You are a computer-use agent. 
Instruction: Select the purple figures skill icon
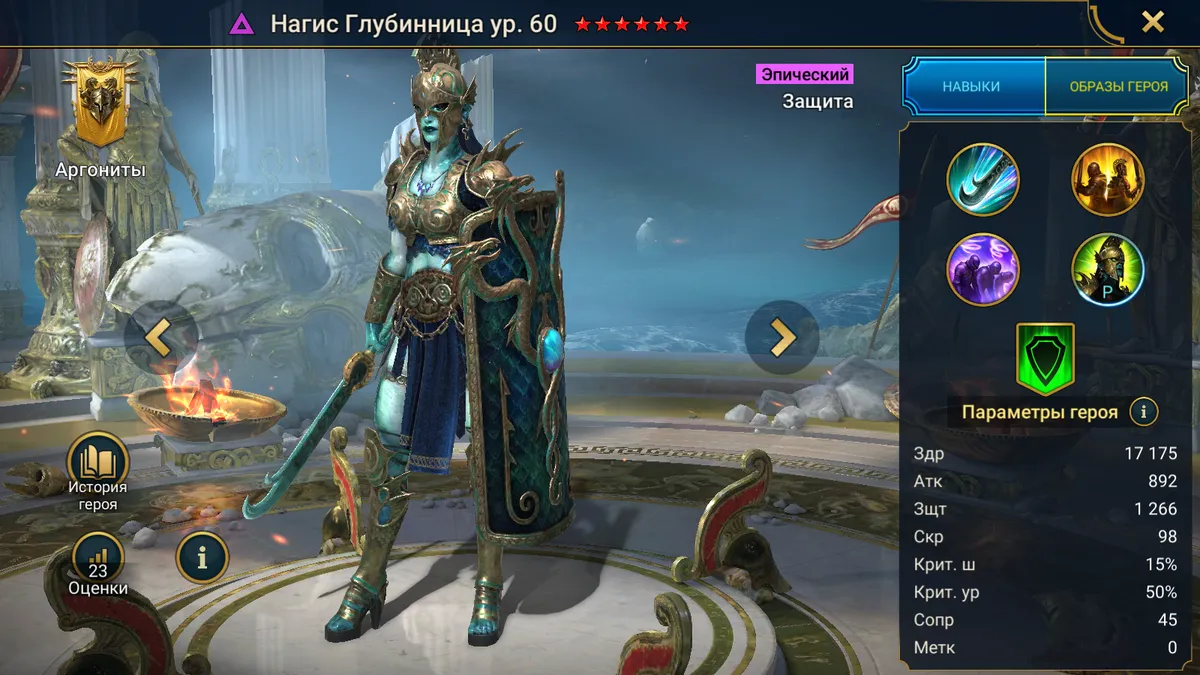click(x=983, y=269)
